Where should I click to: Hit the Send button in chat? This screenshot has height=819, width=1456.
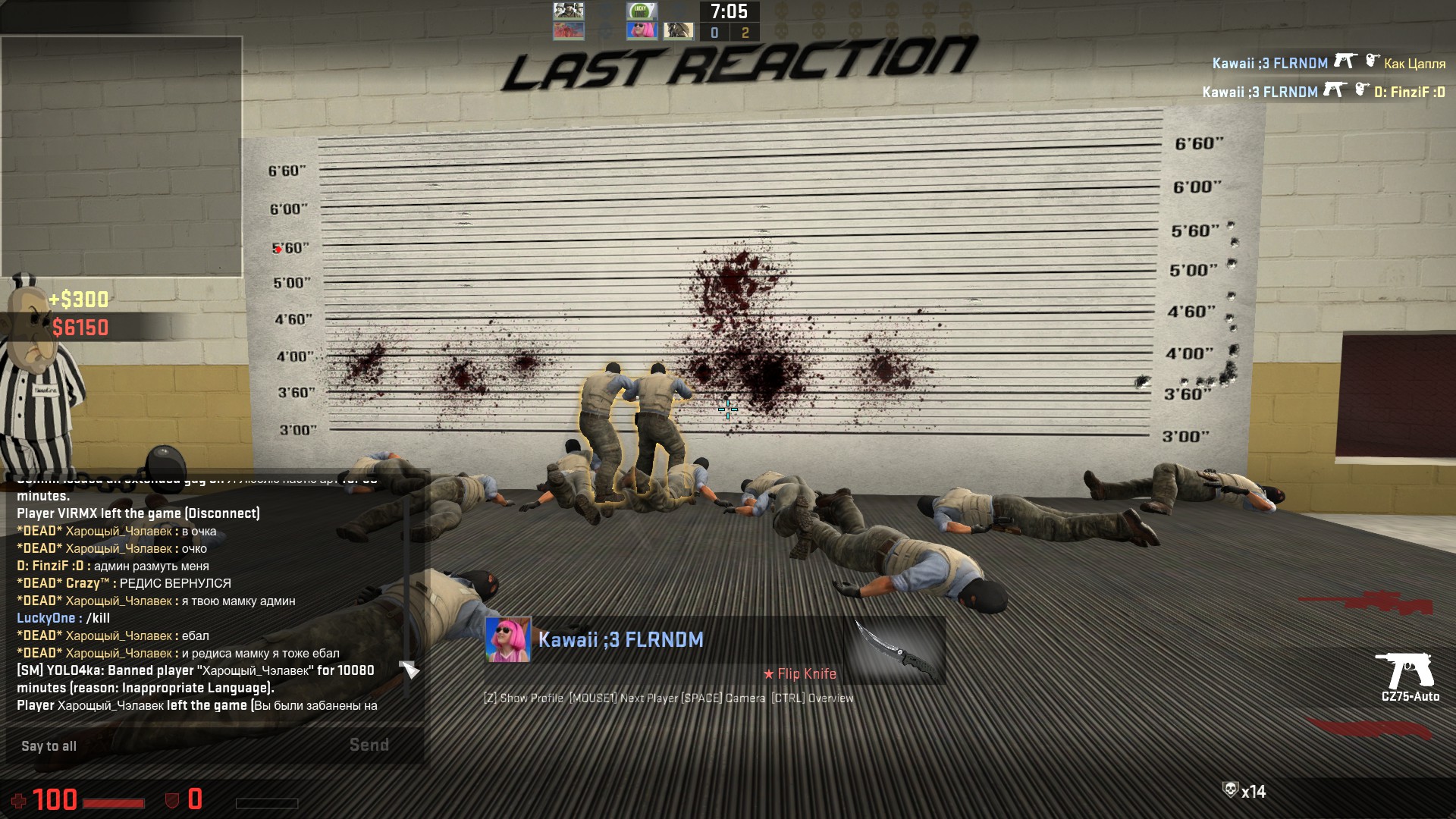[369, 745]
